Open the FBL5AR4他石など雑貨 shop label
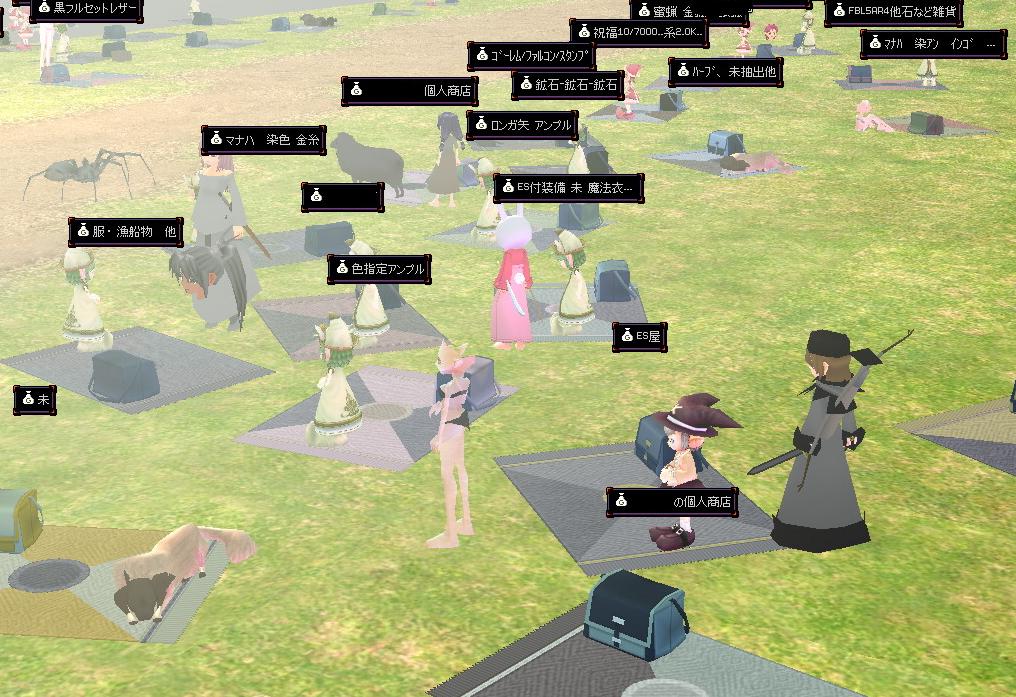Screen dimensions: 1016x697 [x=893, y=13]
